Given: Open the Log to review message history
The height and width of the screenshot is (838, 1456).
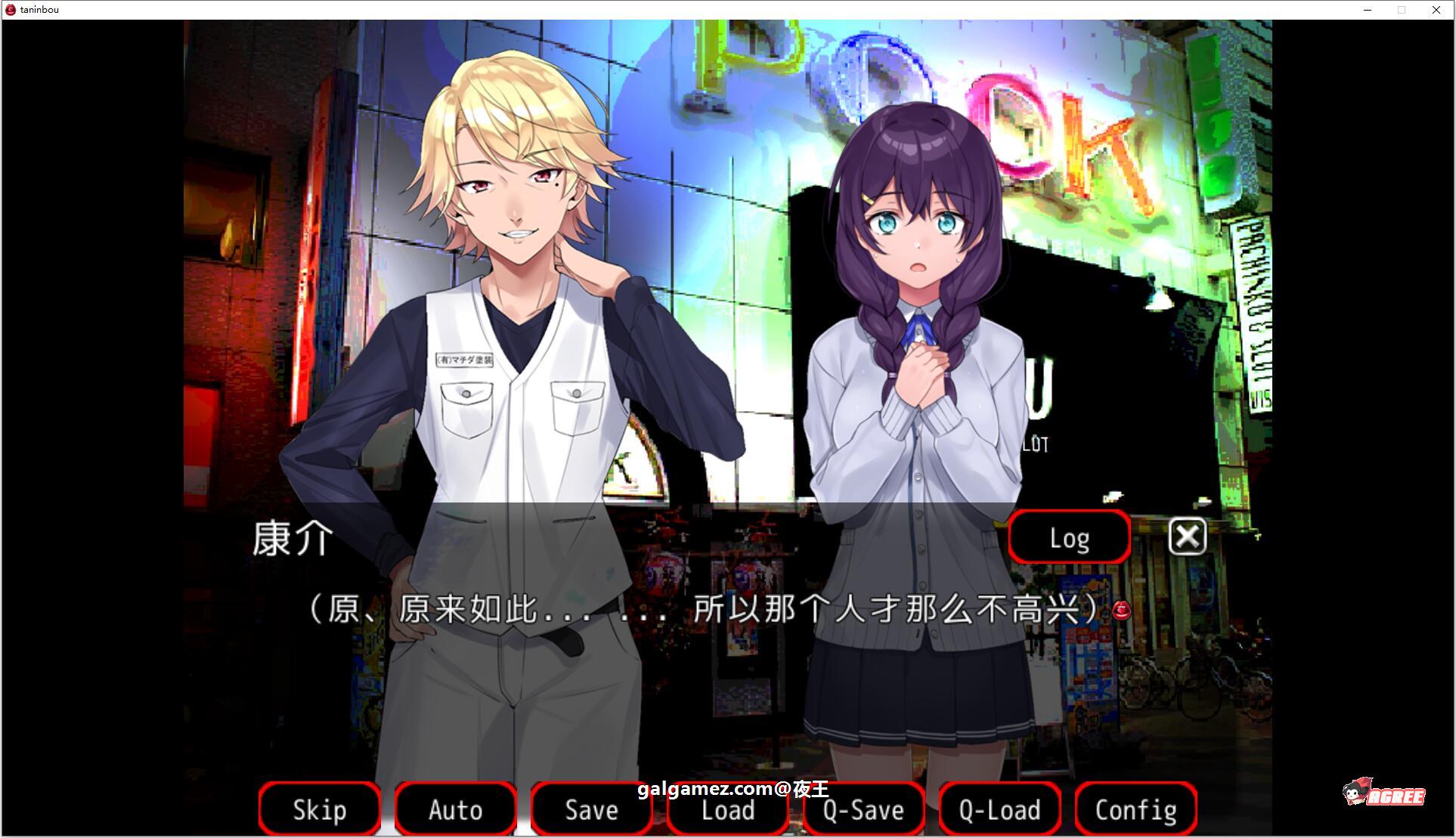Looking at the screenshot, I should pyautogui.click(x=1068, y=537).
